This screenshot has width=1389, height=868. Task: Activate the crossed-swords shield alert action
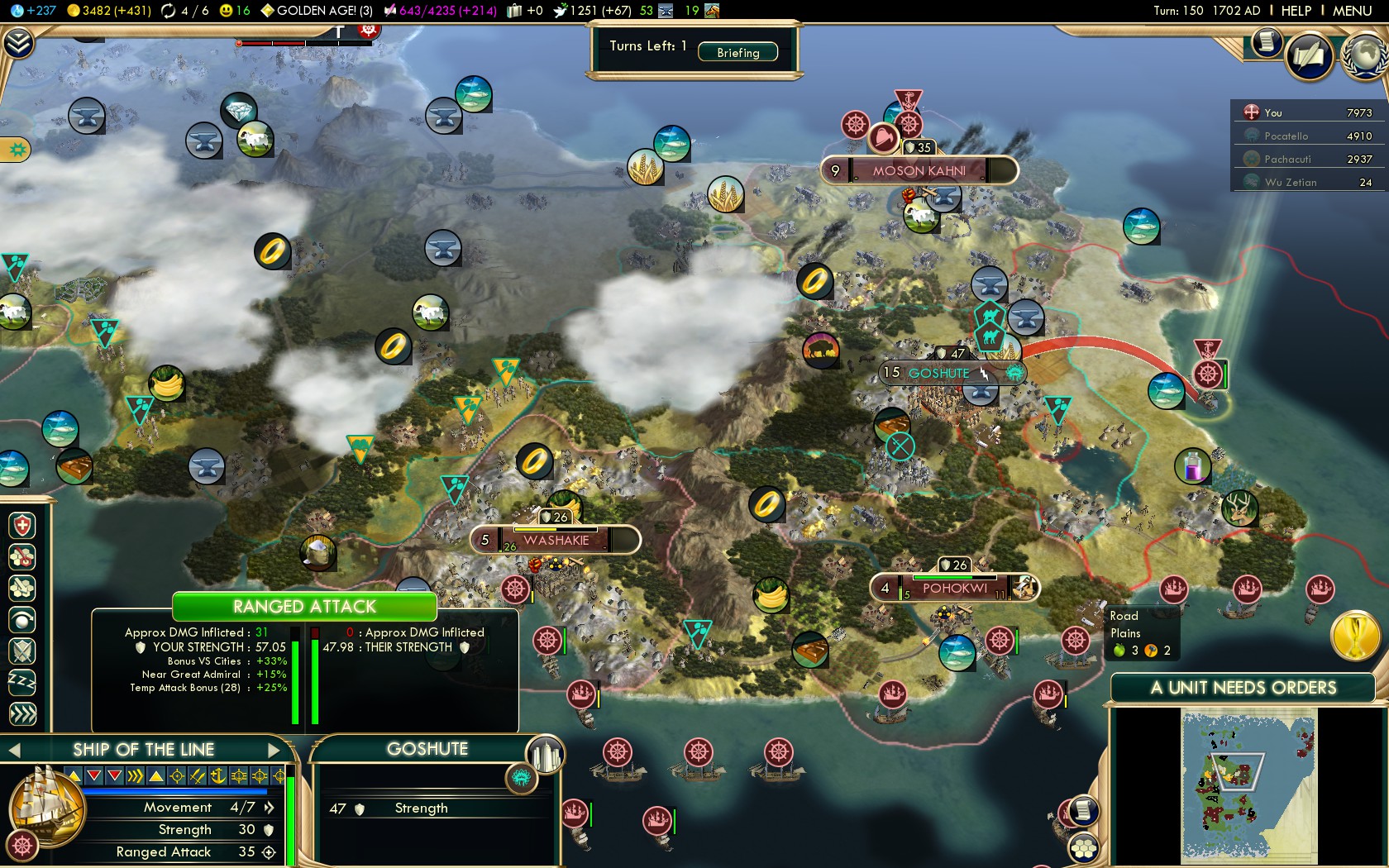pos(22,651)
